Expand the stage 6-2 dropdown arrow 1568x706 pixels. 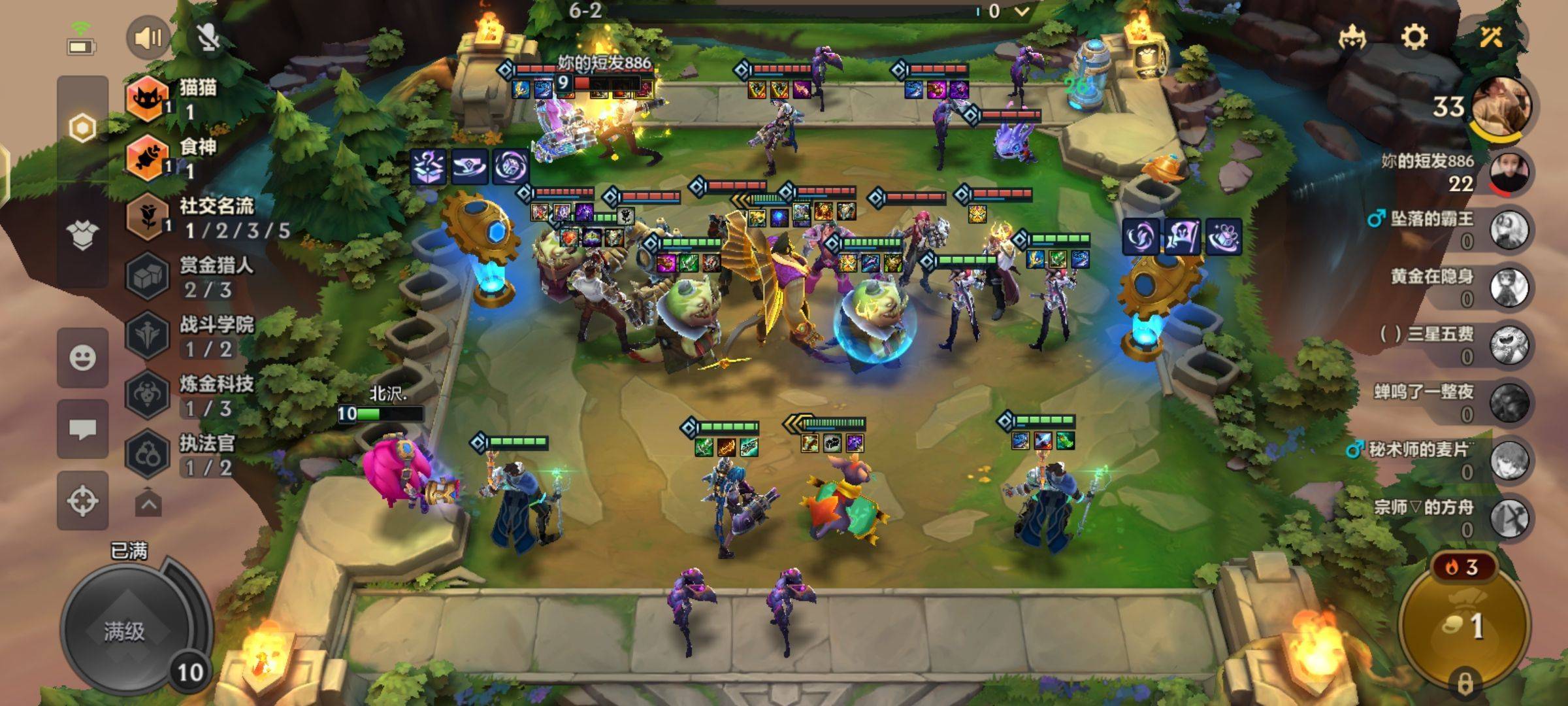click(1022, 11)
